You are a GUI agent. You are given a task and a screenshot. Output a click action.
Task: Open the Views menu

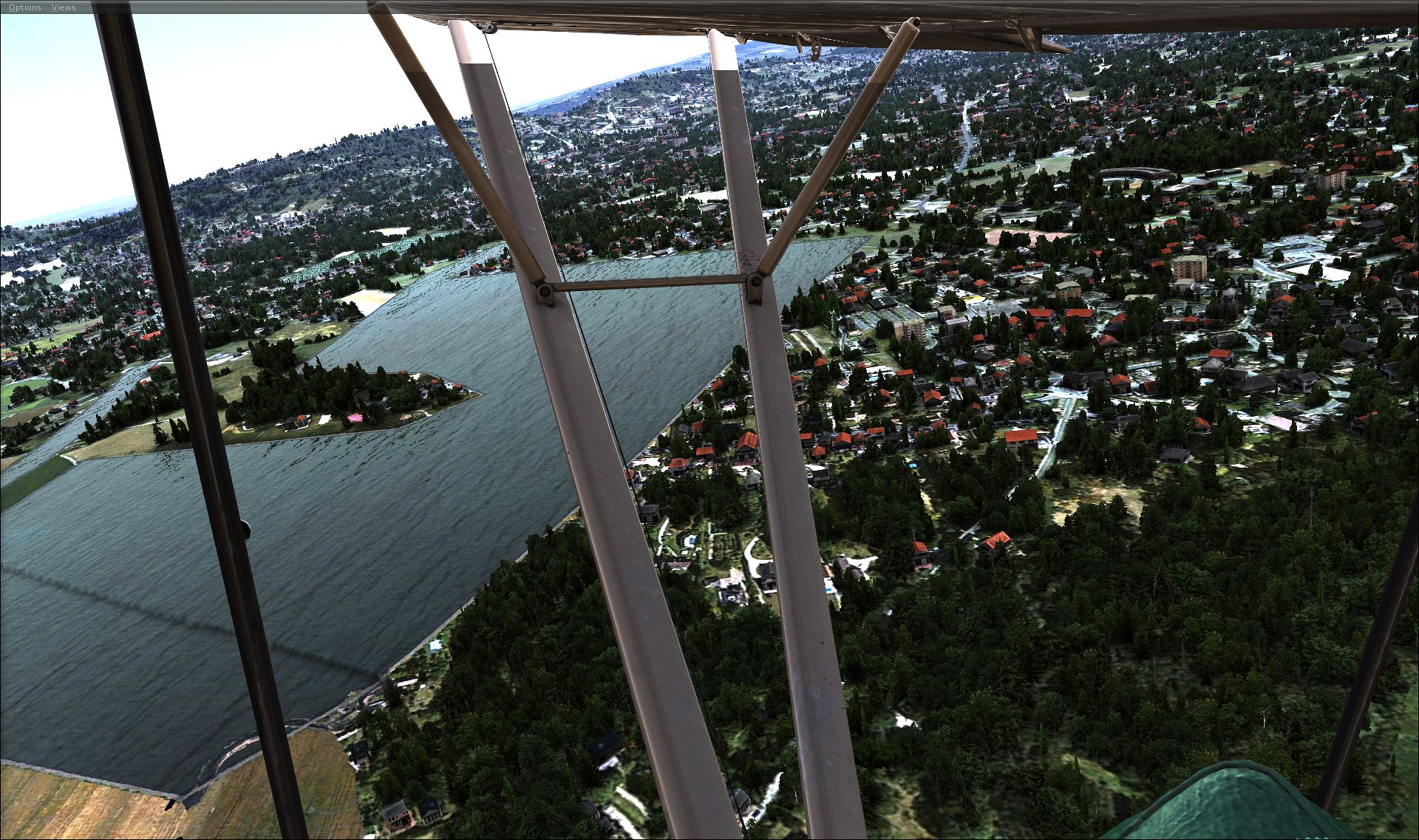(64, 7)
